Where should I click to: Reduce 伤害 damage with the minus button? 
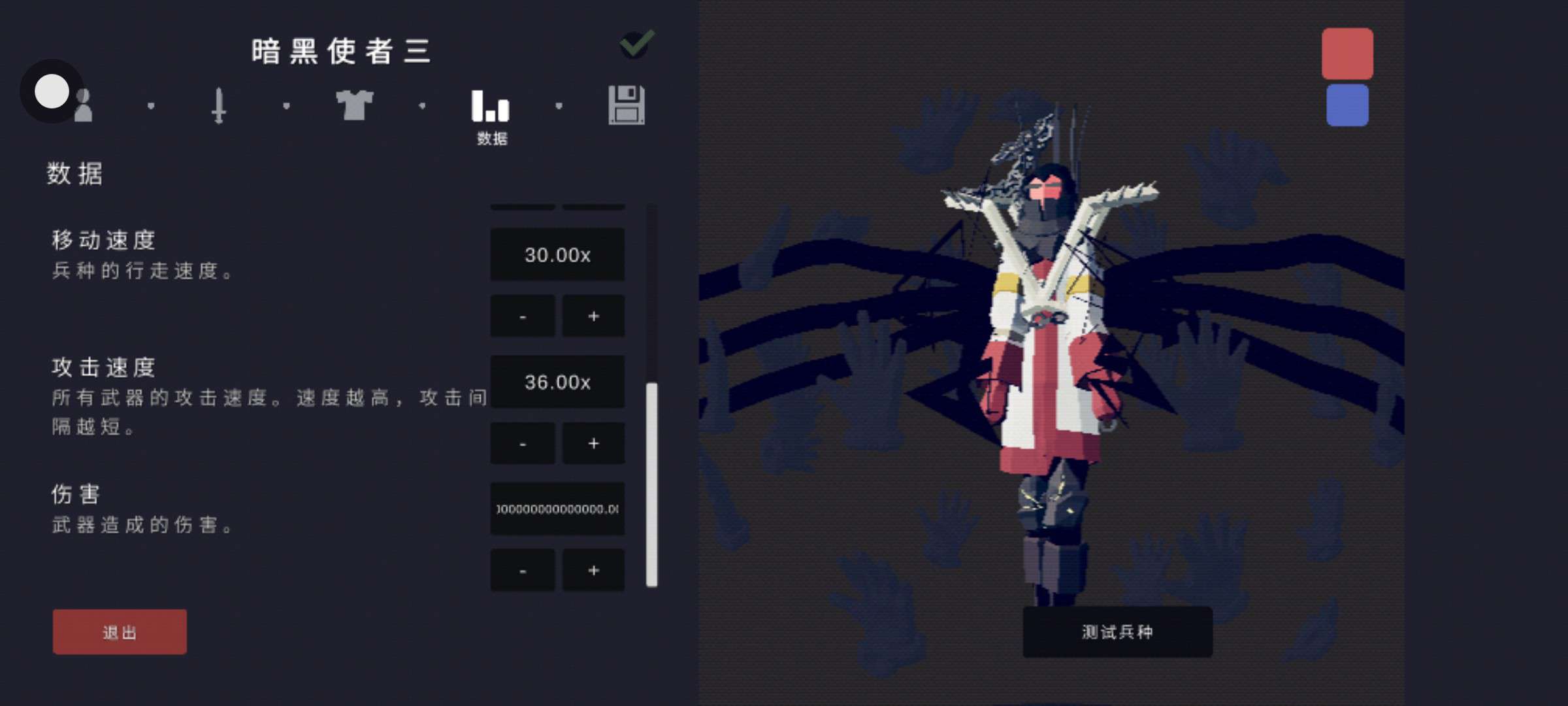(x=523, y=571)
